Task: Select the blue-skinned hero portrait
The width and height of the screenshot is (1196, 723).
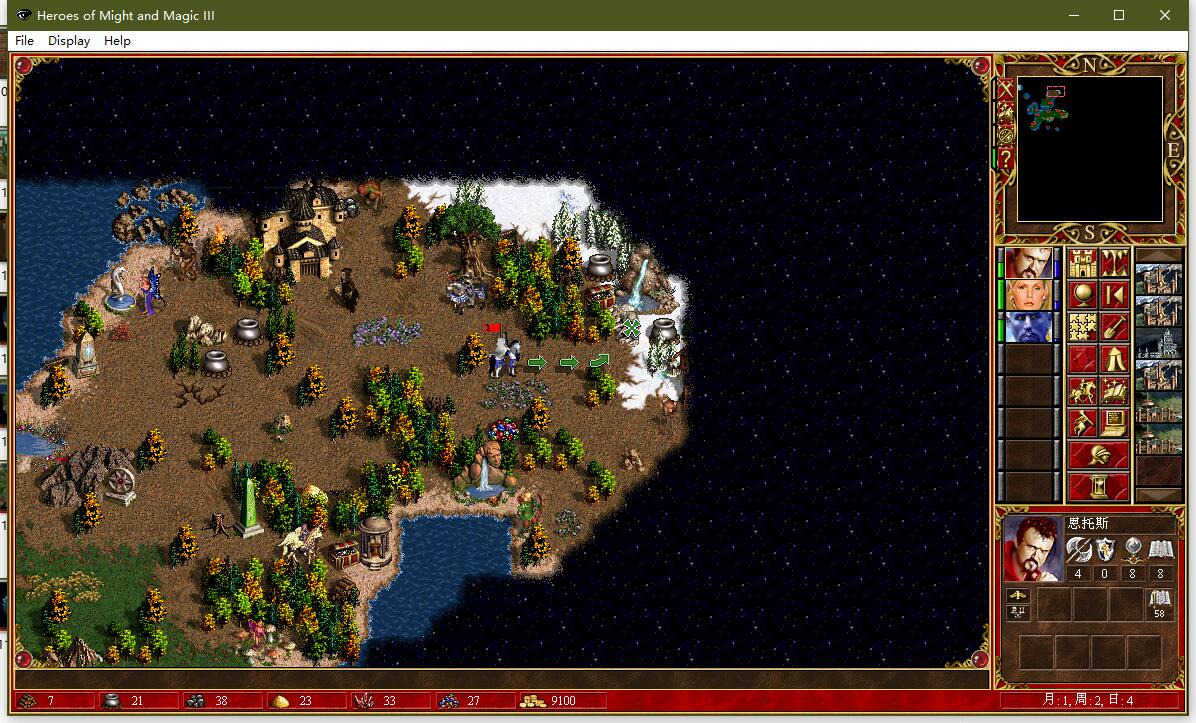Action: coord(1029,327)
